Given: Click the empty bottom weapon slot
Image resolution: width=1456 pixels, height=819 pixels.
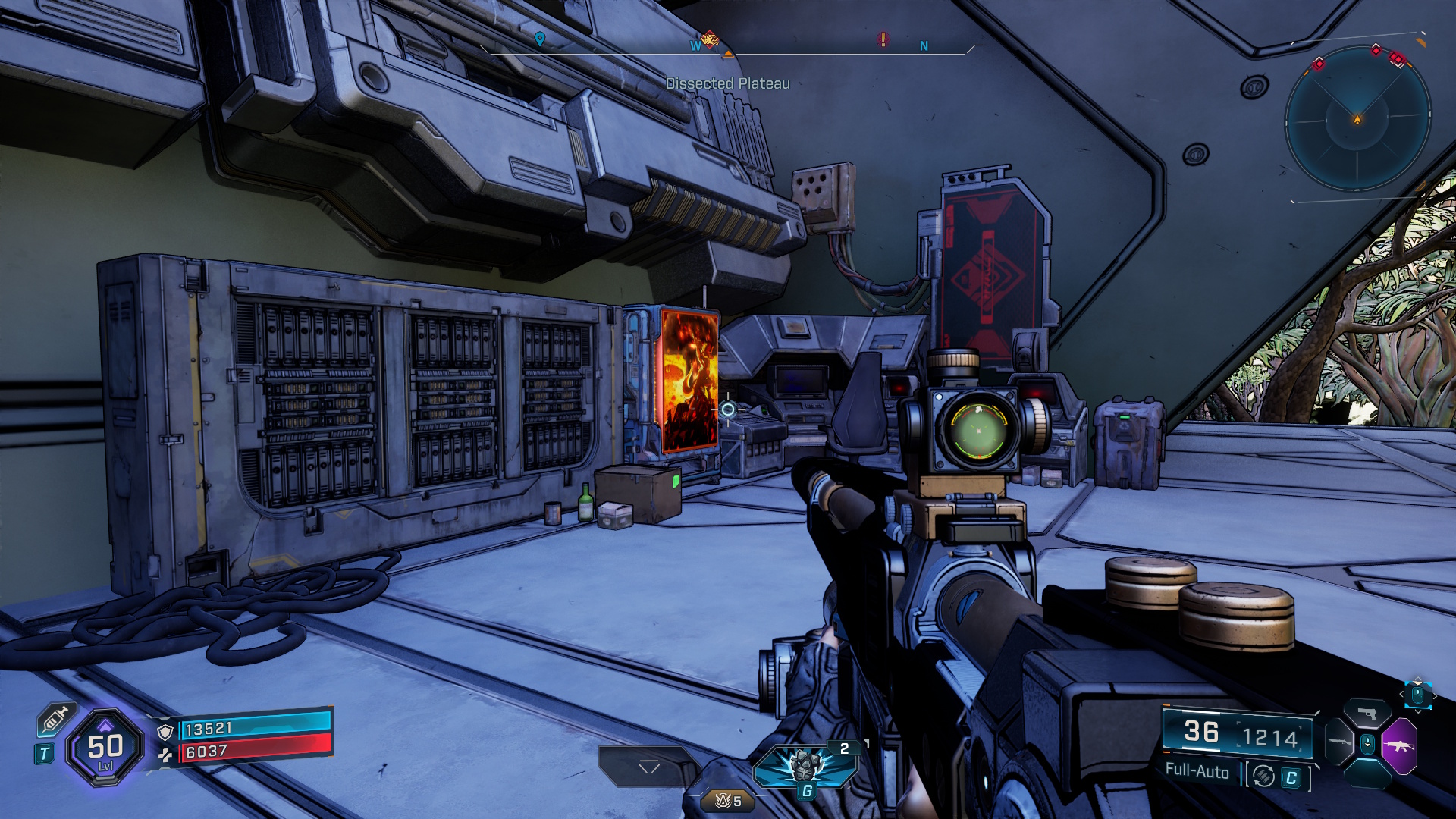Looking at the screenshot, I should click(x=1367, y=774).
